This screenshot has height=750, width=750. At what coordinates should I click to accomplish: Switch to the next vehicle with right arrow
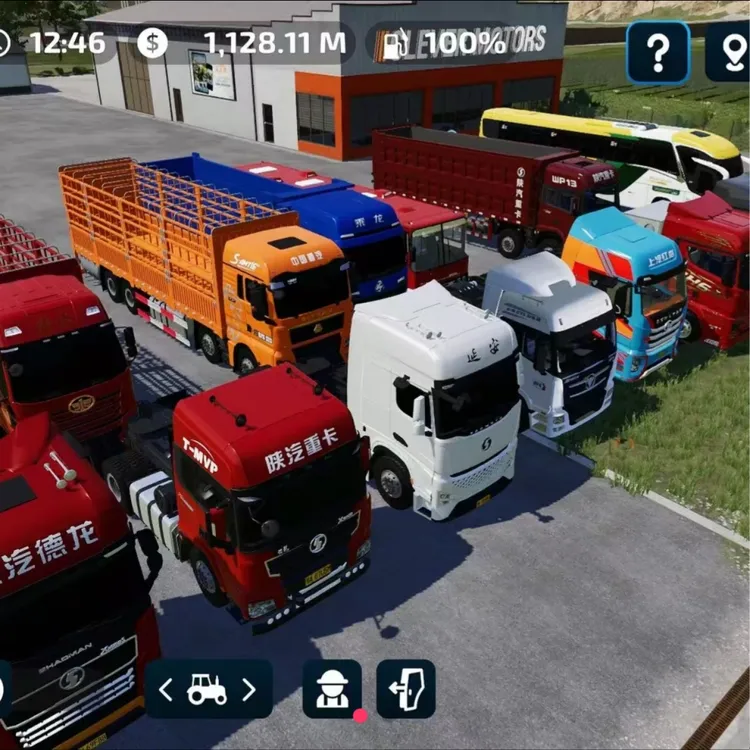(x=250, y=689)
